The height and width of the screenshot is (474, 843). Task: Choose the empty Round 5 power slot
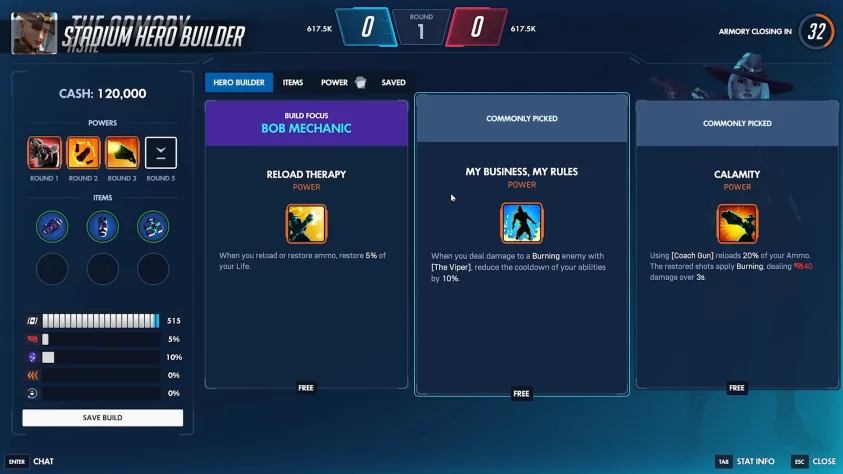[x=160, y=153]
